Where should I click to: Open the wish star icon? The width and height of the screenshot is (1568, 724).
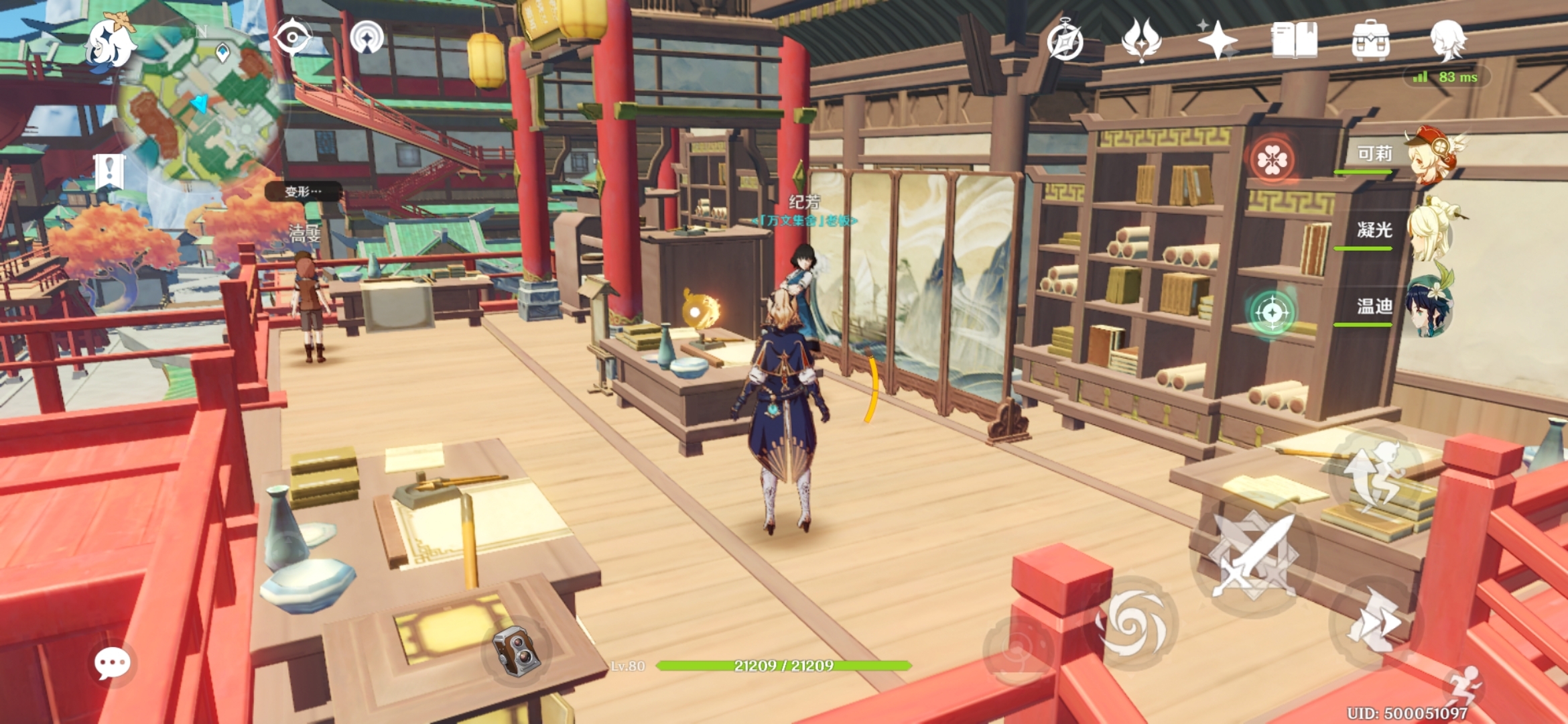tap(1218, 40)
